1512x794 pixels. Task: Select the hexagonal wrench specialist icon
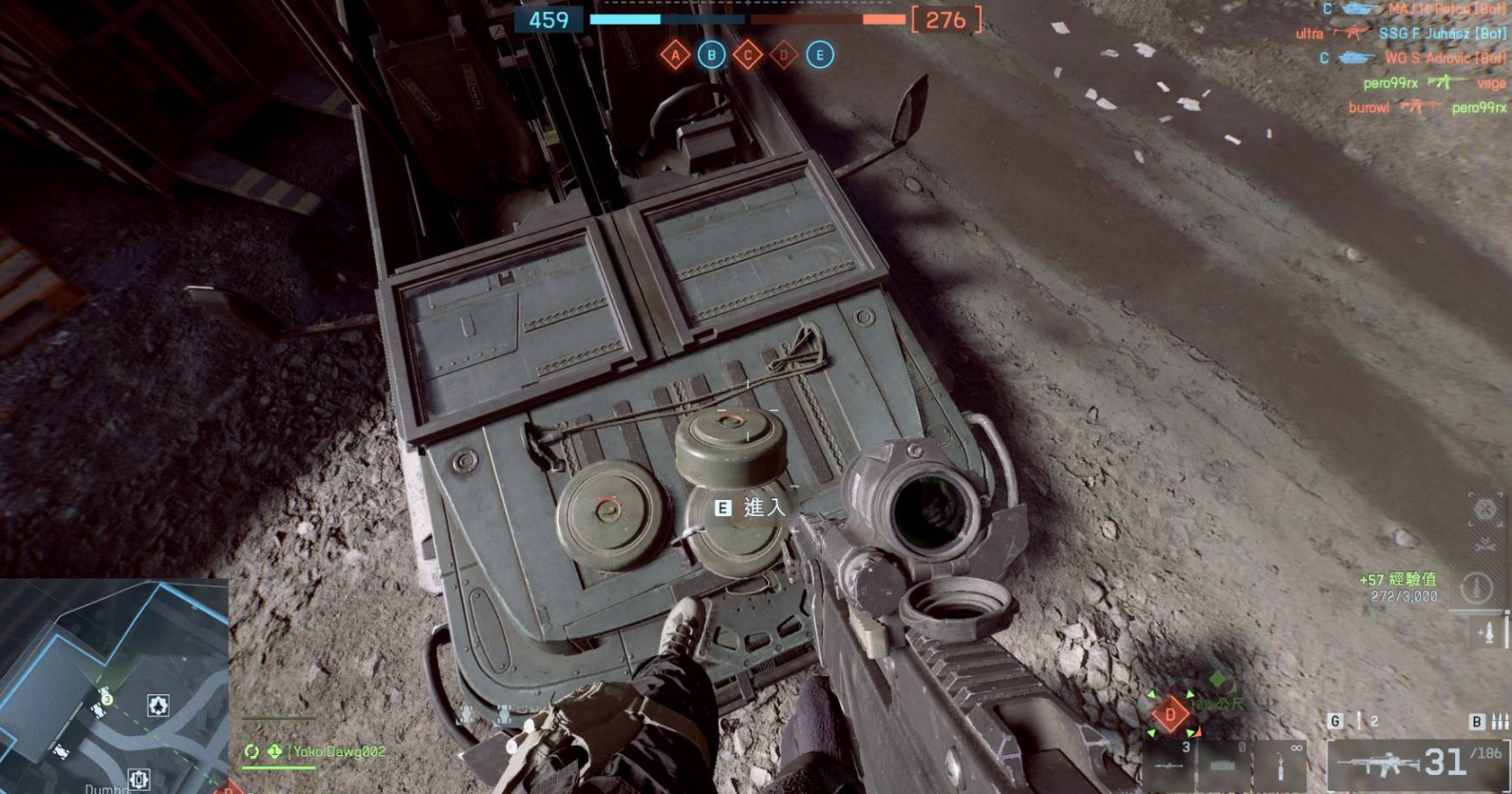coord(1484,509)
